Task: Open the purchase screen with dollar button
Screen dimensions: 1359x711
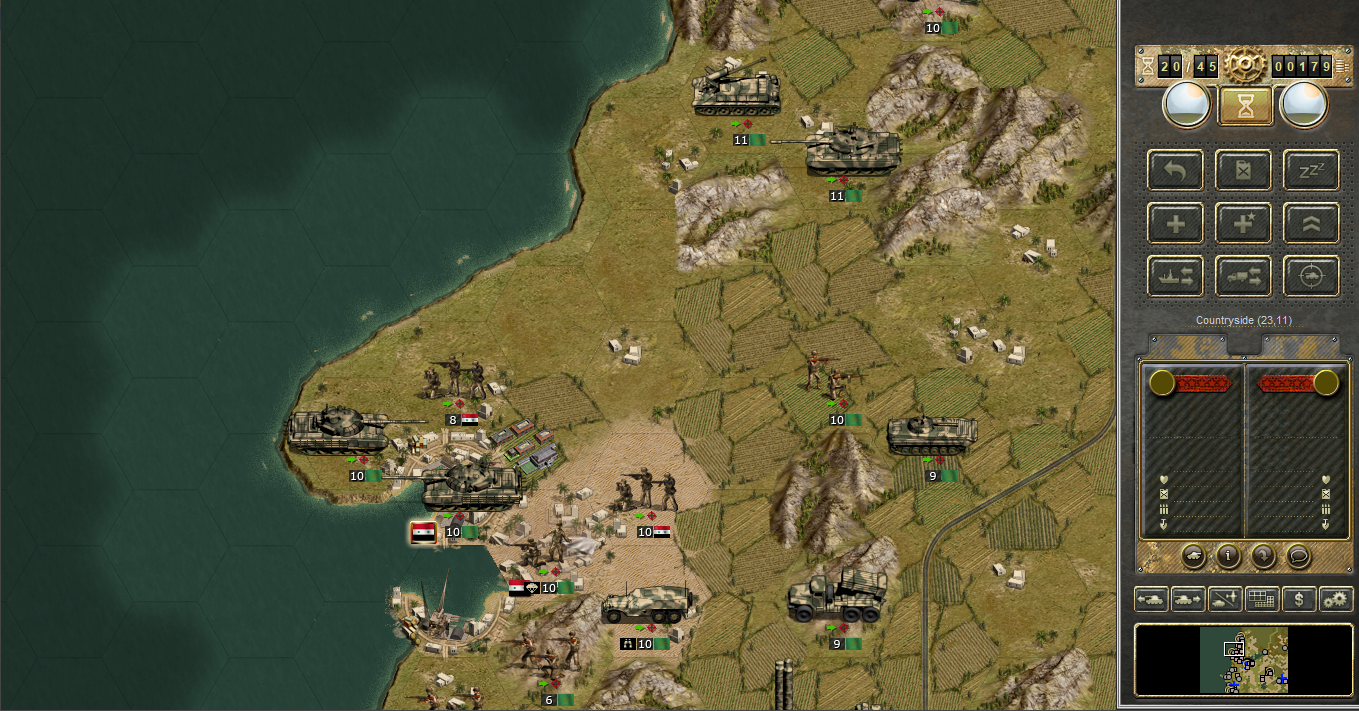Action: point(1299,599)
